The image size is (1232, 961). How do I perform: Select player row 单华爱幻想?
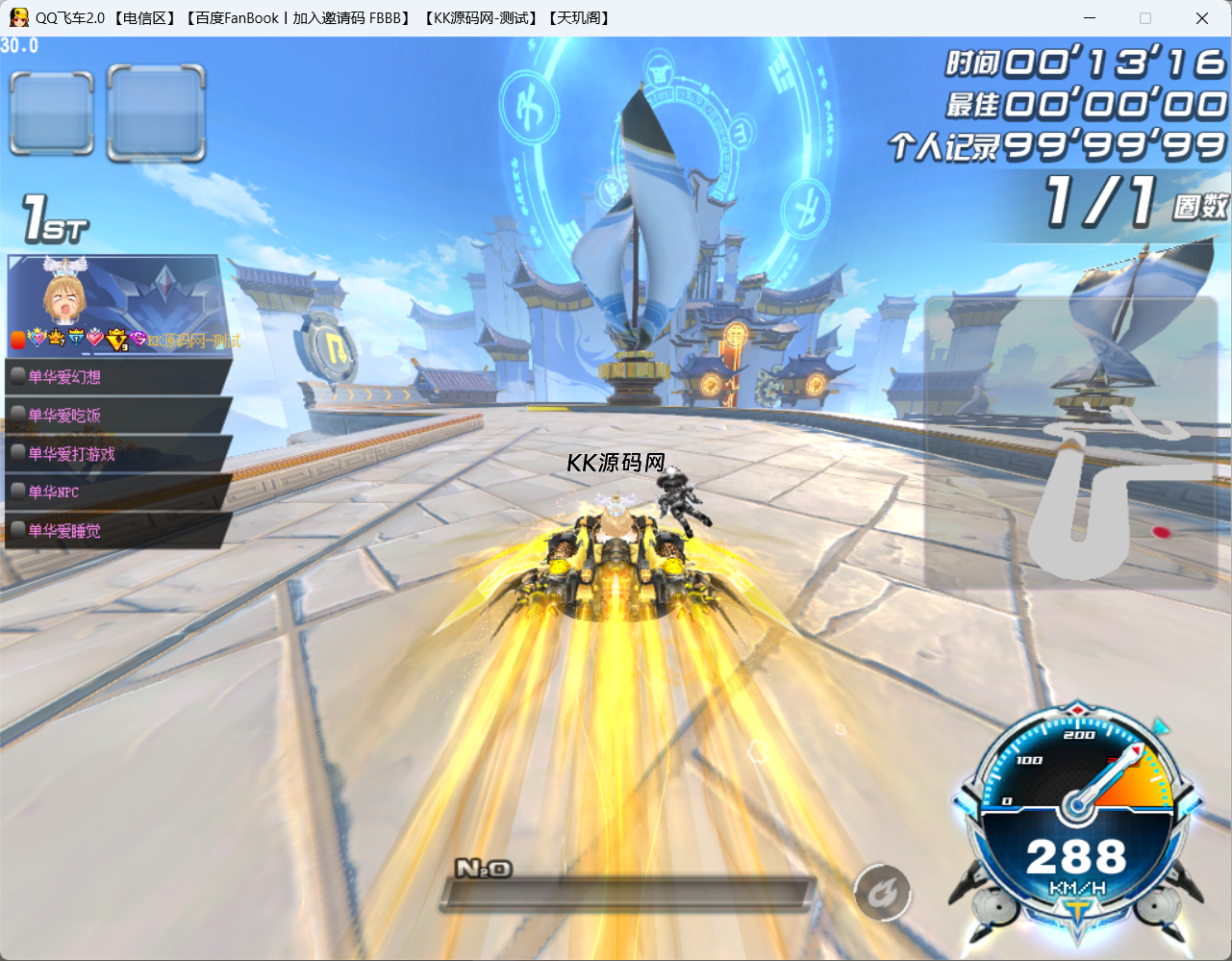[115, 377]
